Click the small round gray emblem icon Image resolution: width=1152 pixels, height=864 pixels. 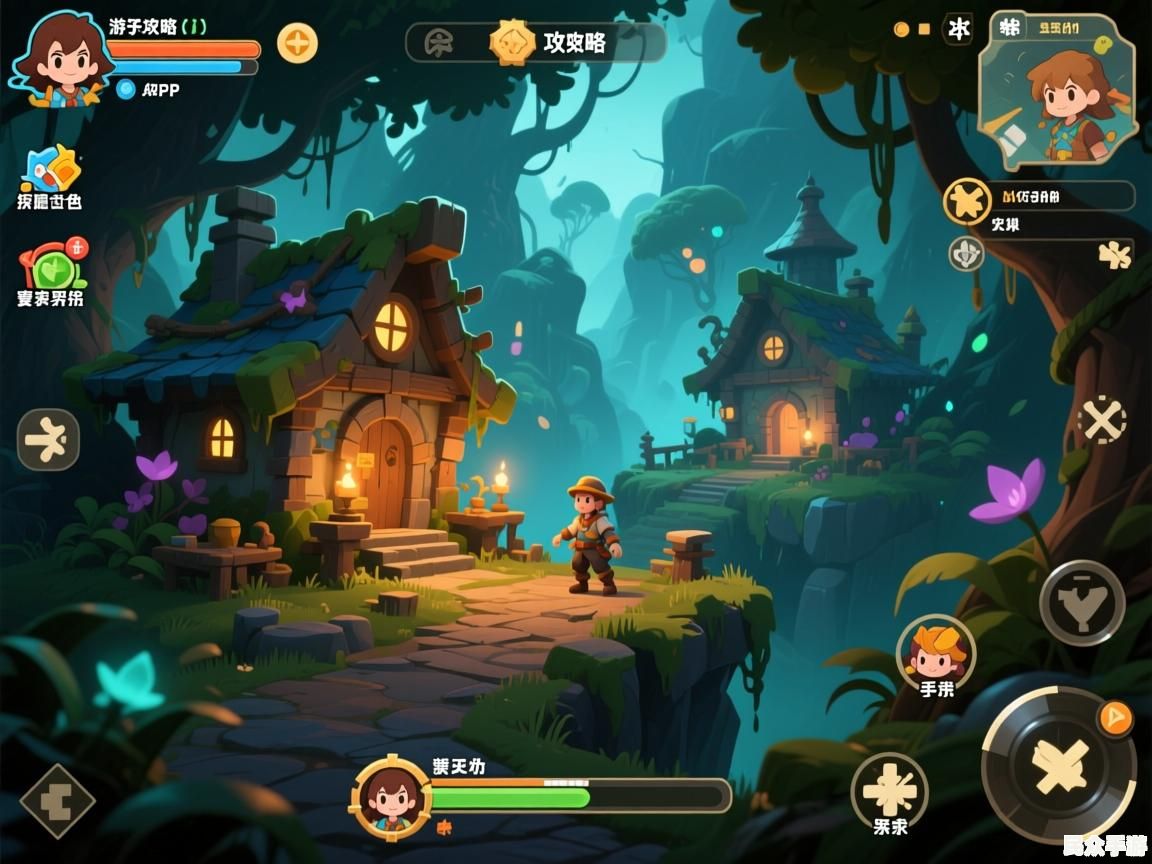click(x=966, y=253)
